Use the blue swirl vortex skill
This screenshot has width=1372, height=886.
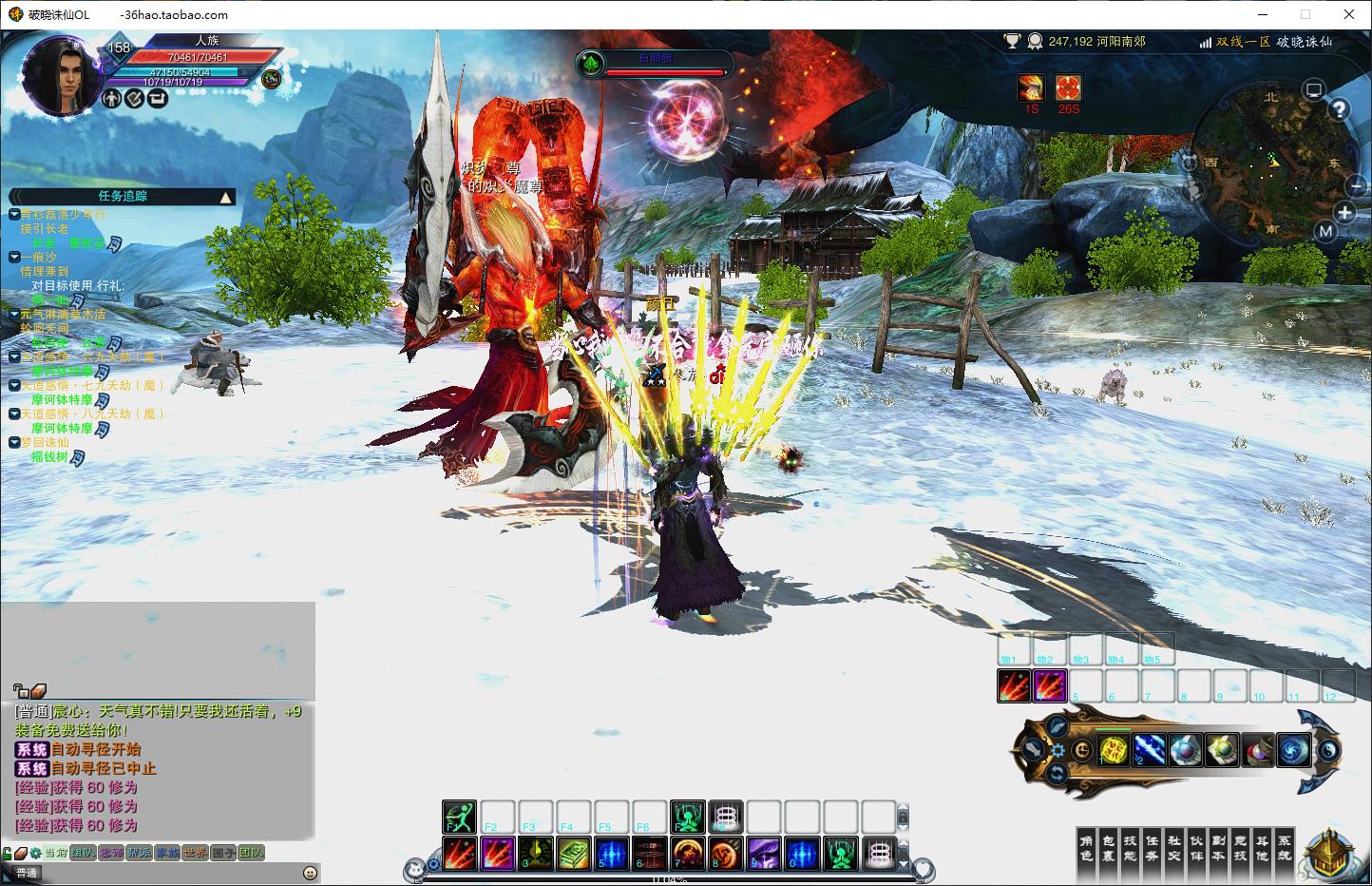coord(1293,750)
